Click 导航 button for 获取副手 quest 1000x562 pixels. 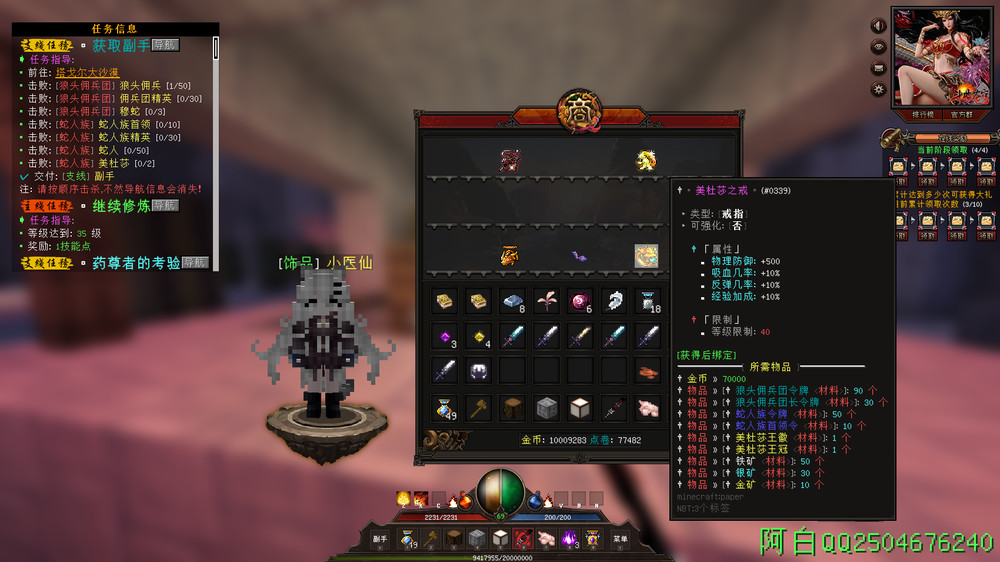tap(165, 45)
